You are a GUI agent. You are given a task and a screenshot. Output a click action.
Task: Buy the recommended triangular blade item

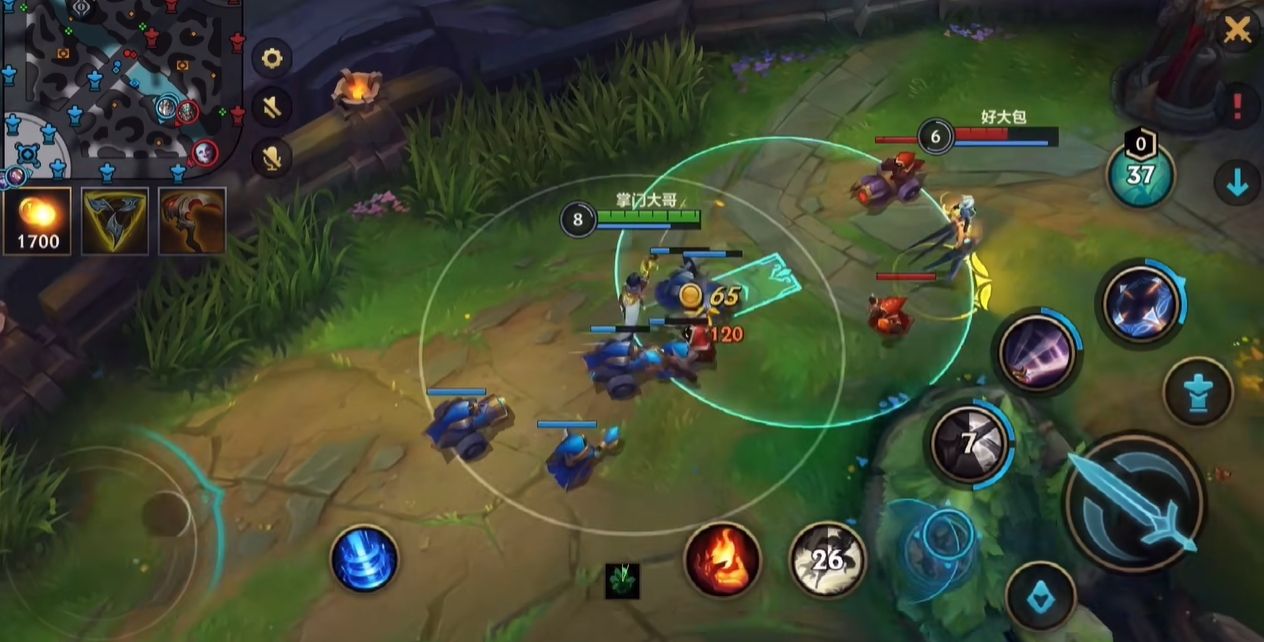pos(114,221)
